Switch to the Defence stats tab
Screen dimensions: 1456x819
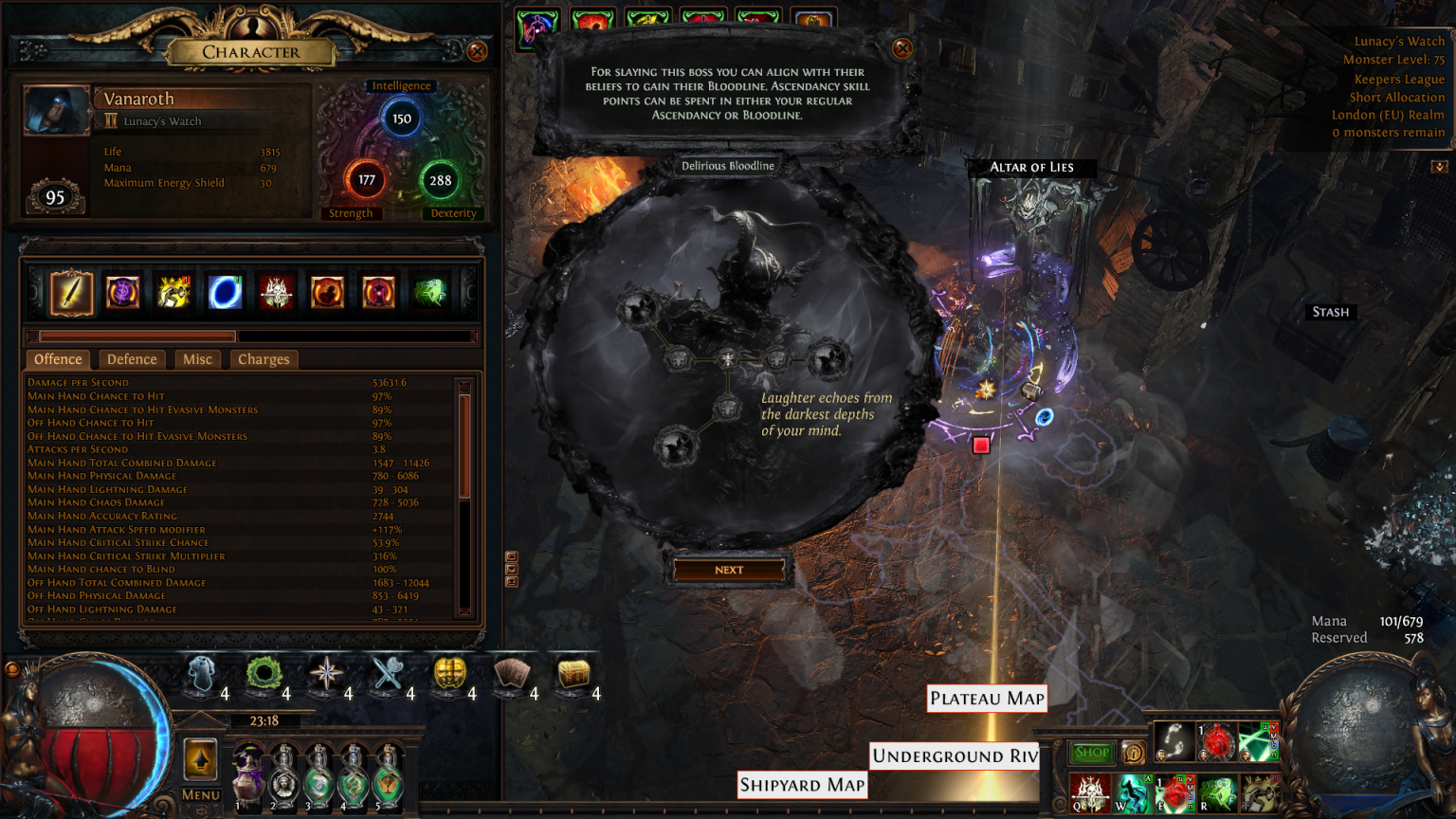(132, 359)
